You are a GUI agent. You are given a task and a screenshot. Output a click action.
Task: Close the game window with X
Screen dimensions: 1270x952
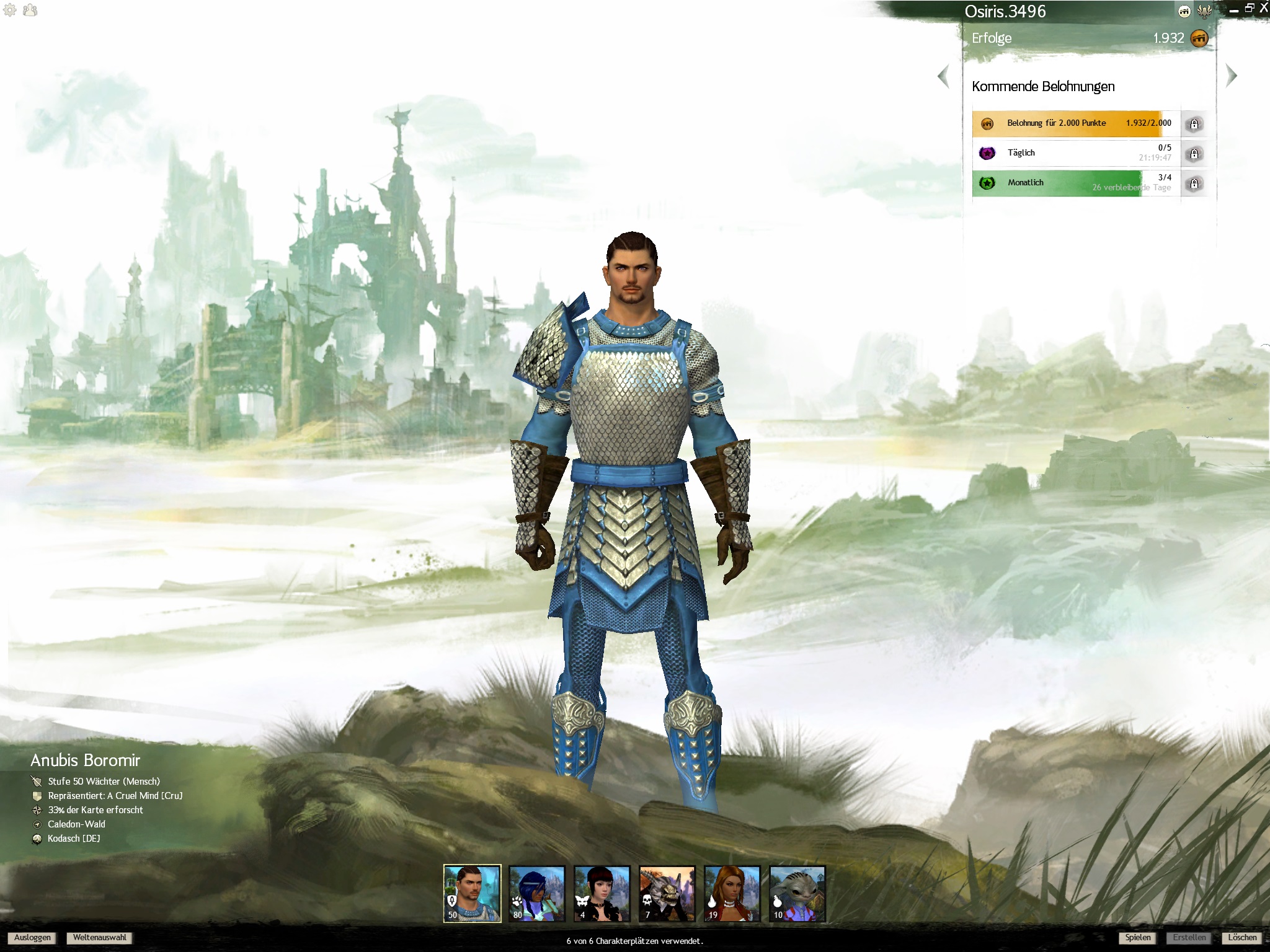point(1263,8)
